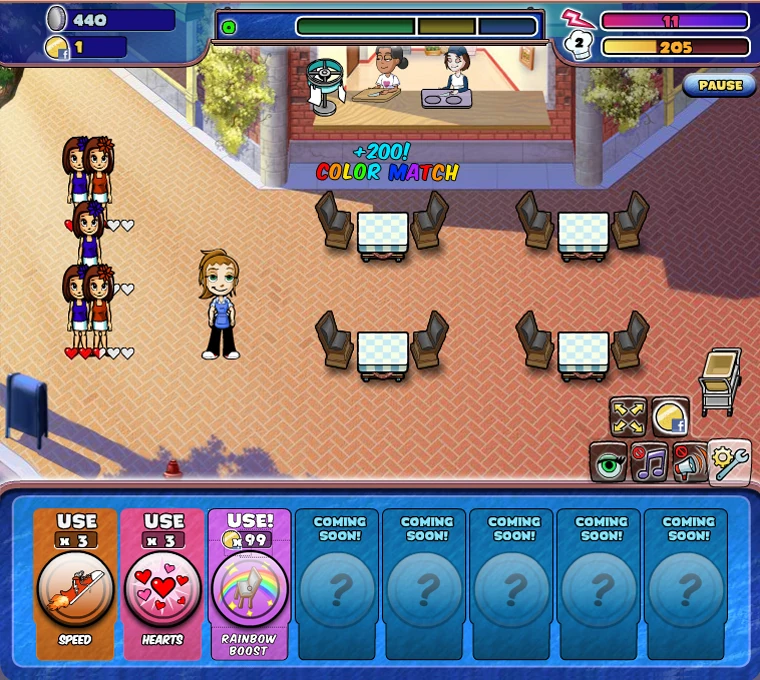Viewport: 760px width, 680px height.
Task: Open the Facebook coin shop icon
Action: 671,418
